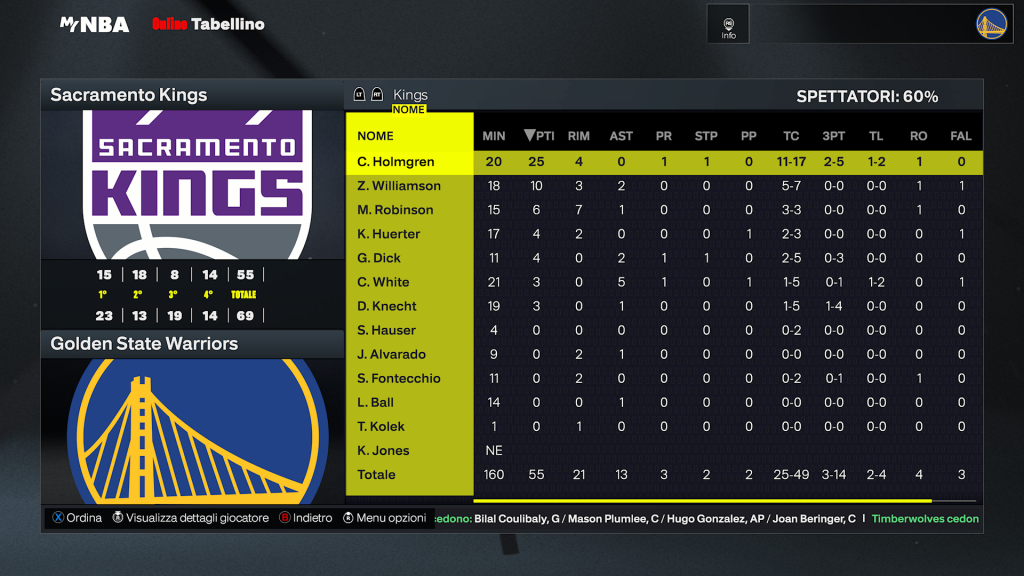This screenshot has height=576, width=1024.
Task: Sort the box score by AST
Action: click(x=621, y=136)
